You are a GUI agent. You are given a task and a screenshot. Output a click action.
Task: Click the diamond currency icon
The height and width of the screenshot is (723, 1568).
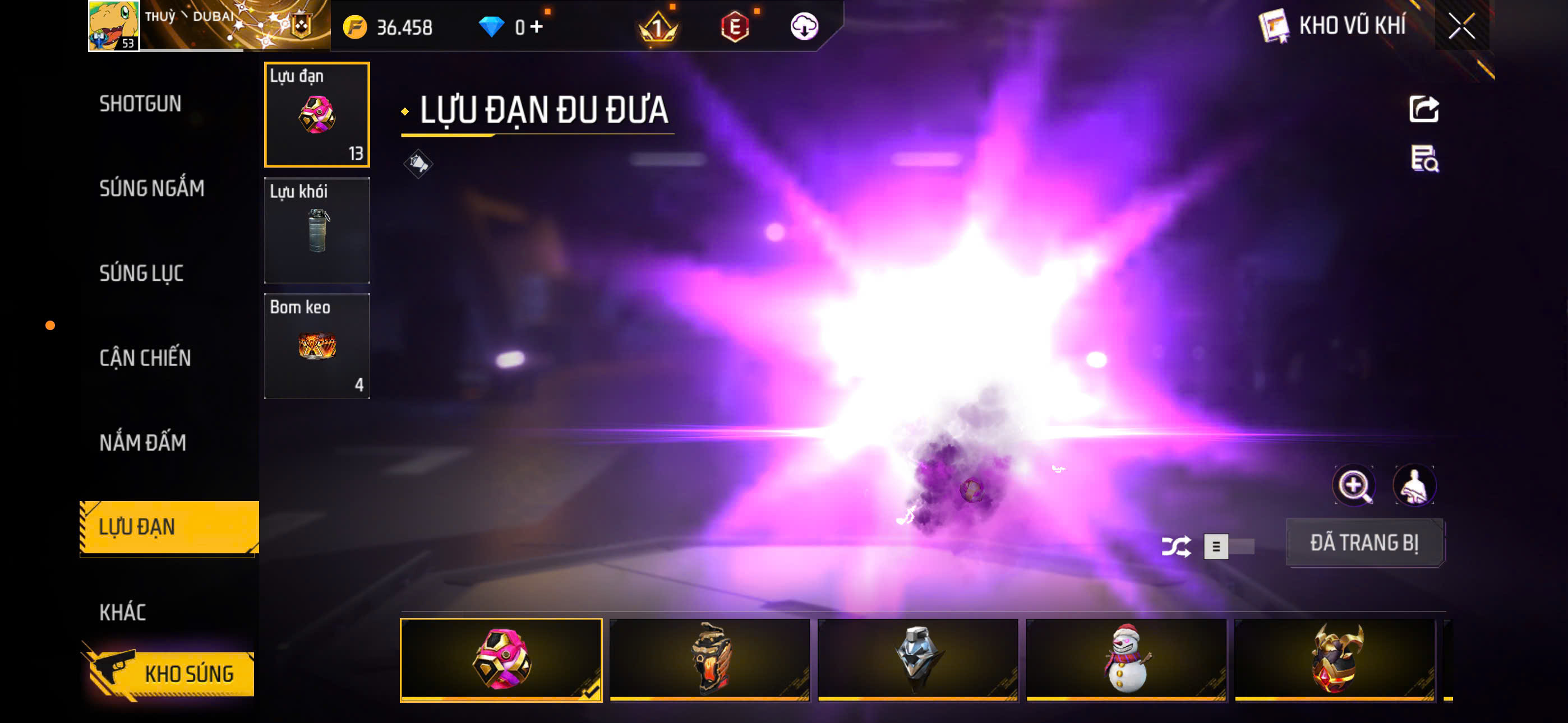tap(496, 26)
